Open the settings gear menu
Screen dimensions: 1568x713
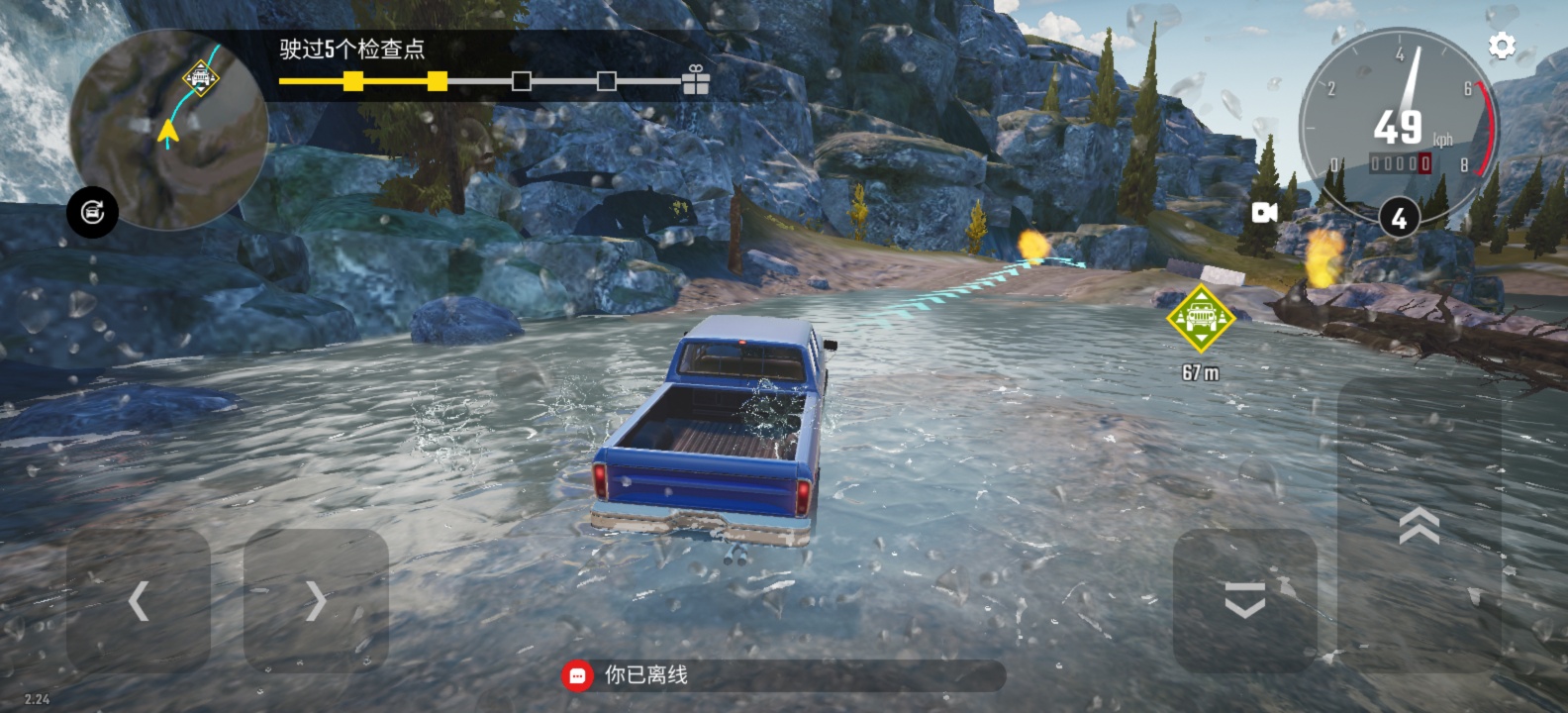(1502, 46)
